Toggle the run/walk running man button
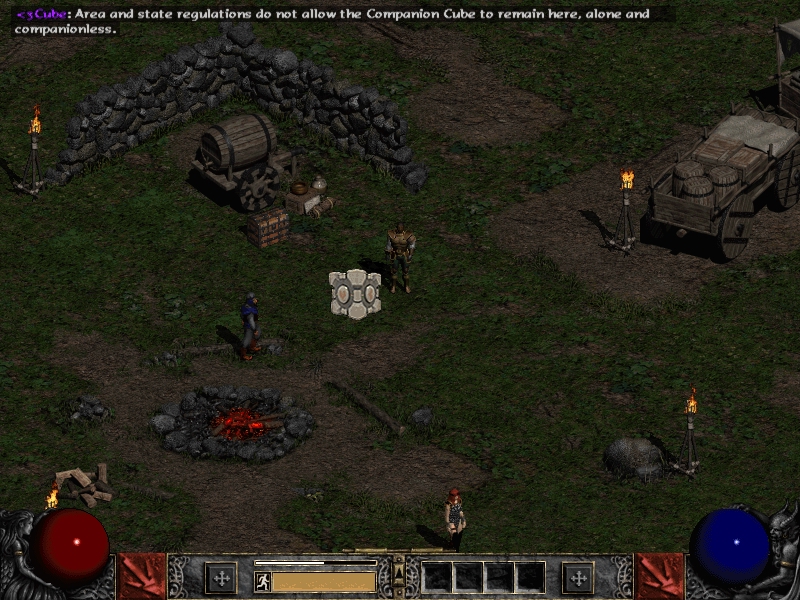This screenshot has width=800, height=600. pyautogui.click(x=263, y=581)
